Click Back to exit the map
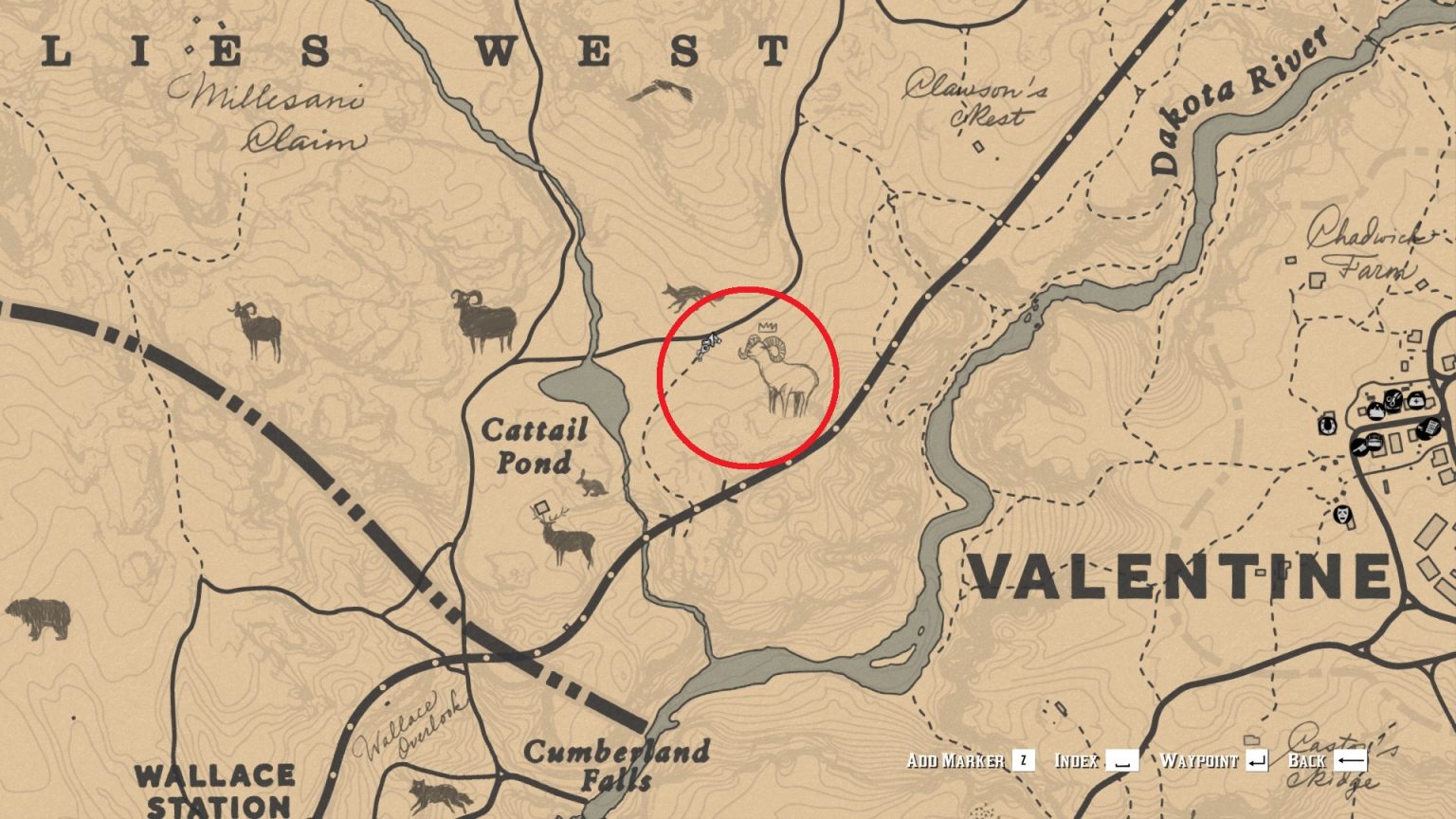This screenshot has width=1456, height=819. click(1315, 758)
